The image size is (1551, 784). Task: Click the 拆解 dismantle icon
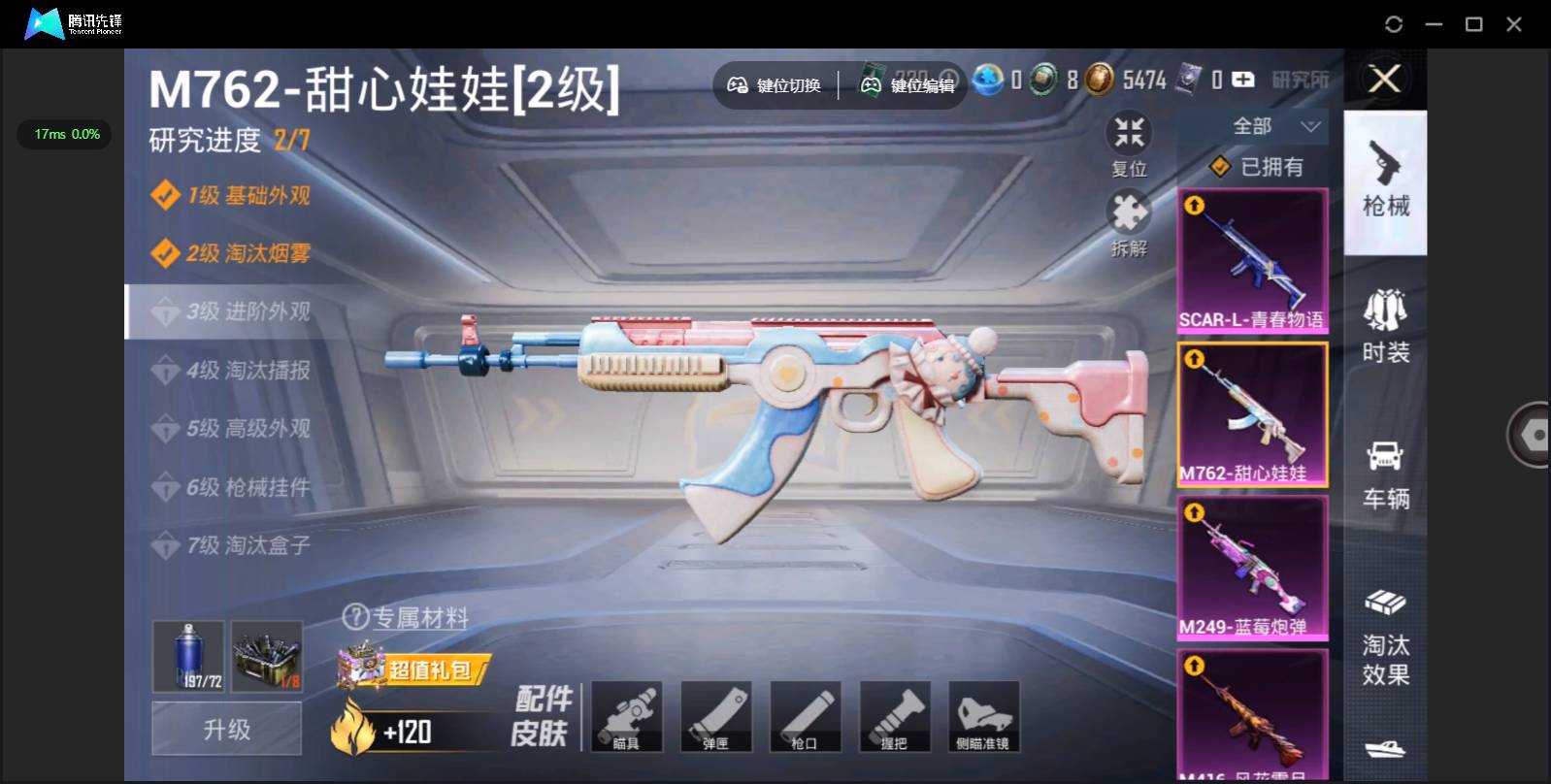coord(1128,215)
